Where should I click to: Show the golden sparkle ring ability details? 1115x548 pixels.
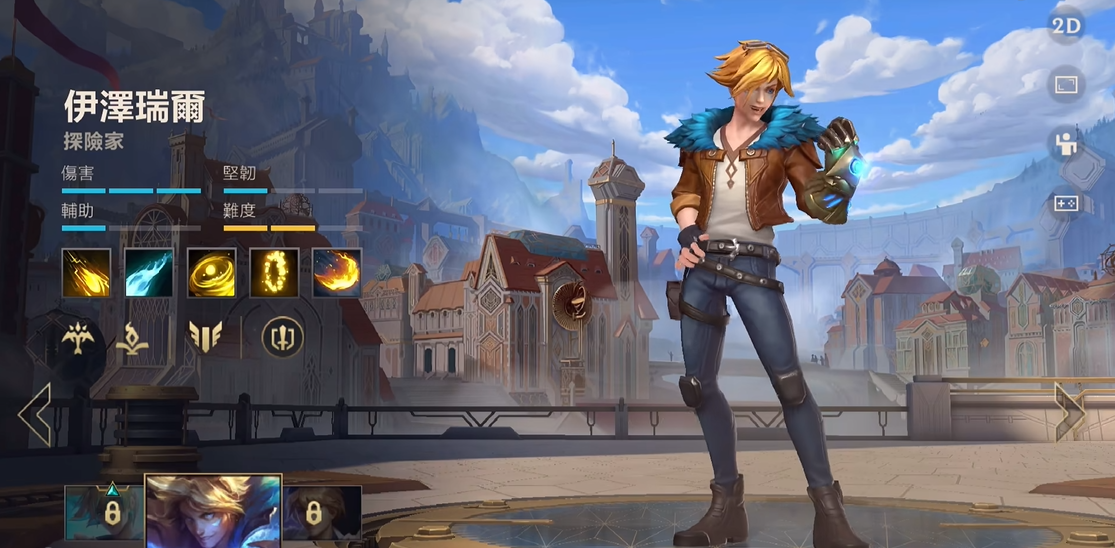coord(274,273)
